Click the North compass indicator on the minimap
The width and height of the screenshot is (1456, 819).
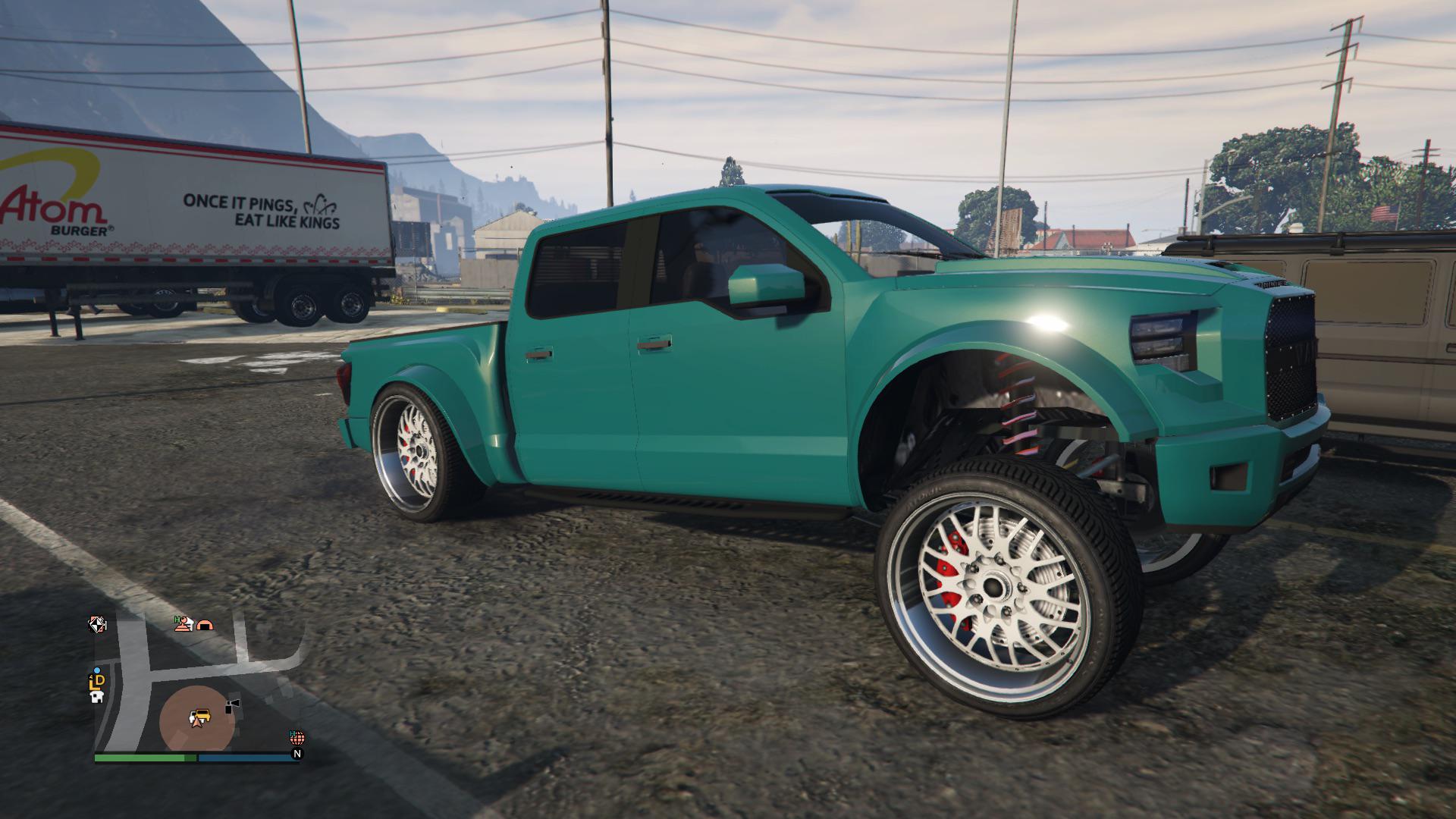tap(297, 754)
